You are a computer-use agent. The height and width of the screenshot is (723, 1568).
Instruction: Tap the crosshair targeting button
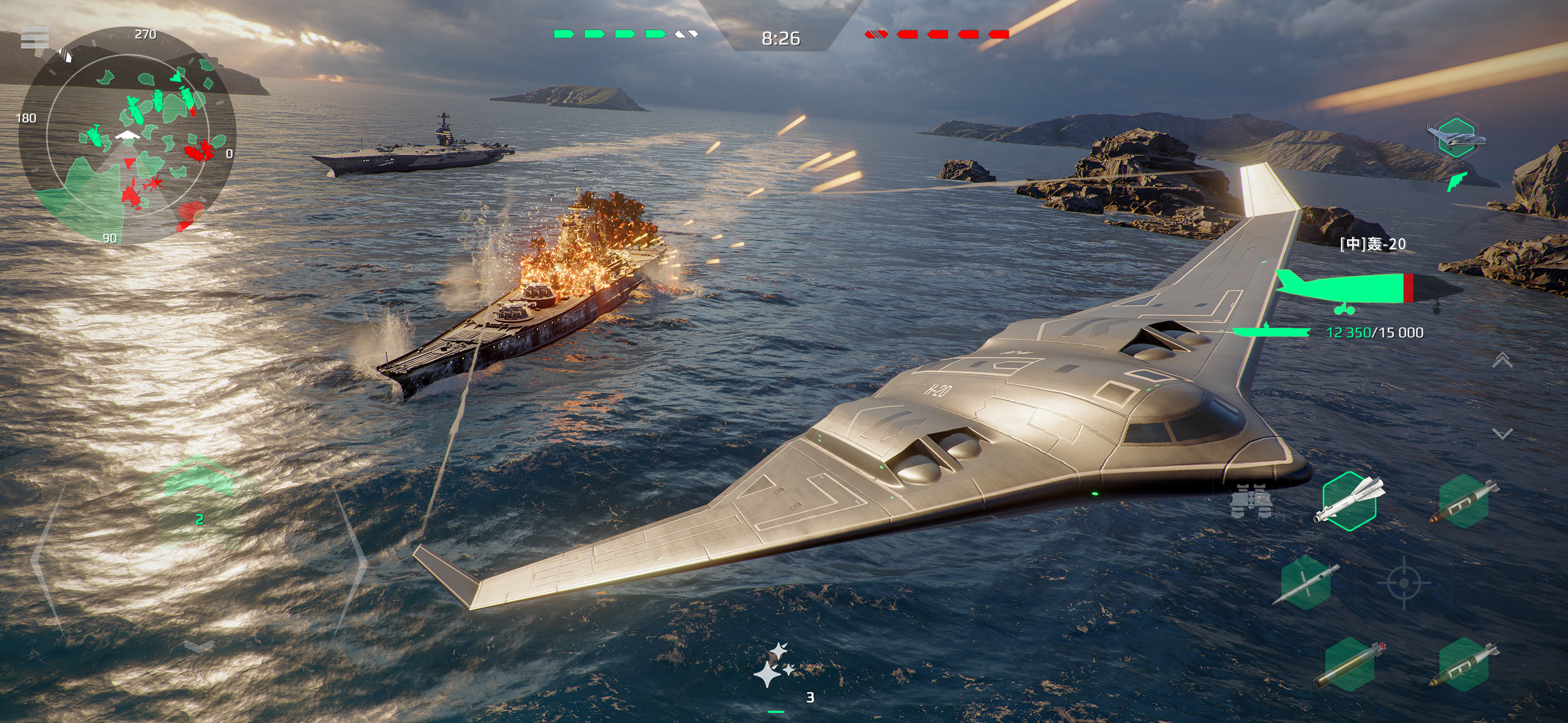point(1404,582)
